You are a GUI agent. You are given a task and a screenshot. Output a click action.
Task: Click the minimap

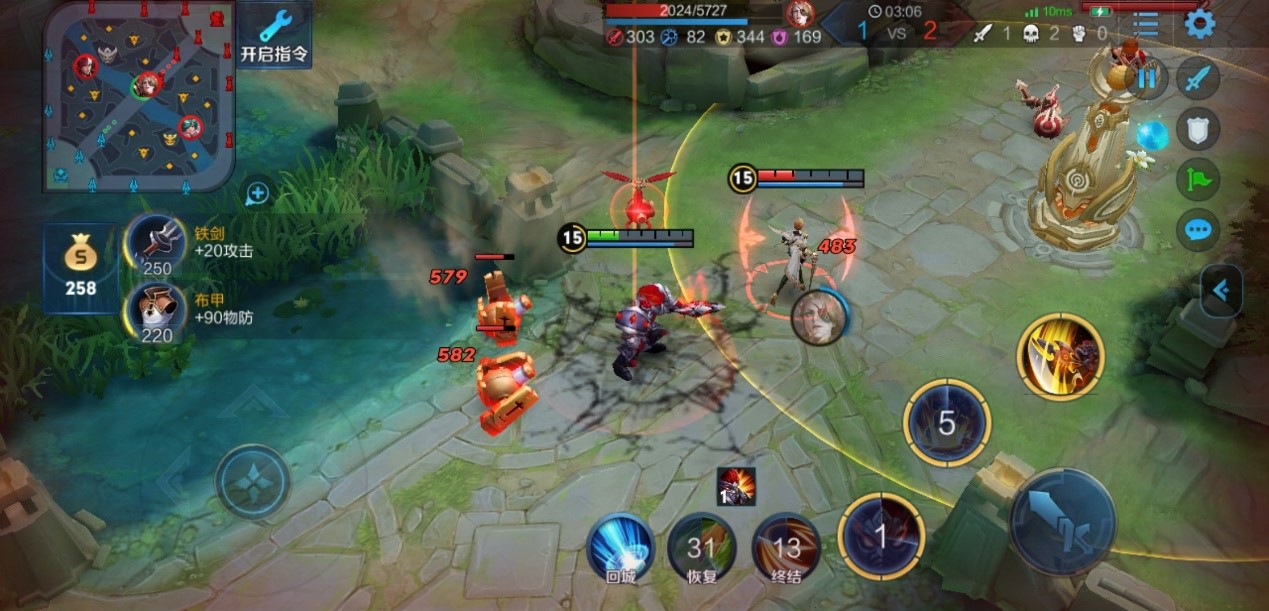139,95
